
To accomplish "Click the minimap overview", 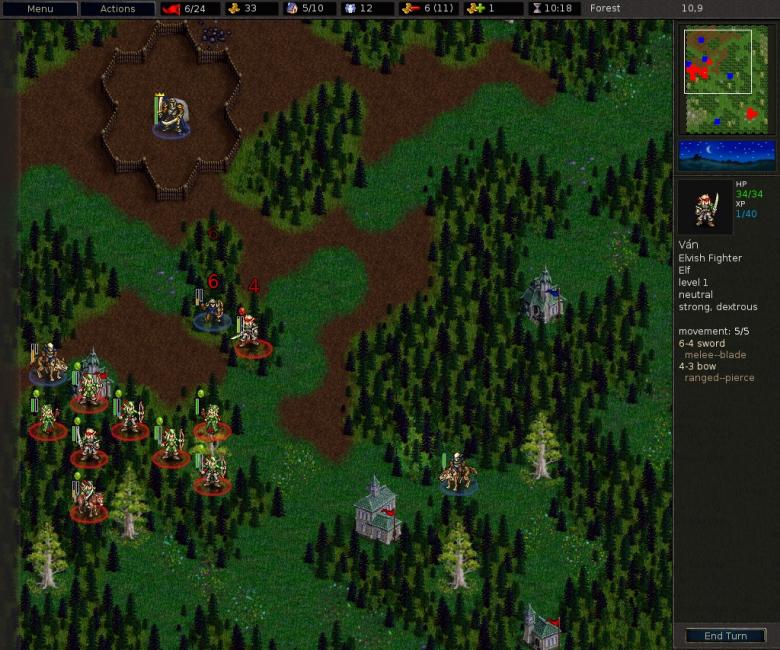I will (x=727, y=80).
